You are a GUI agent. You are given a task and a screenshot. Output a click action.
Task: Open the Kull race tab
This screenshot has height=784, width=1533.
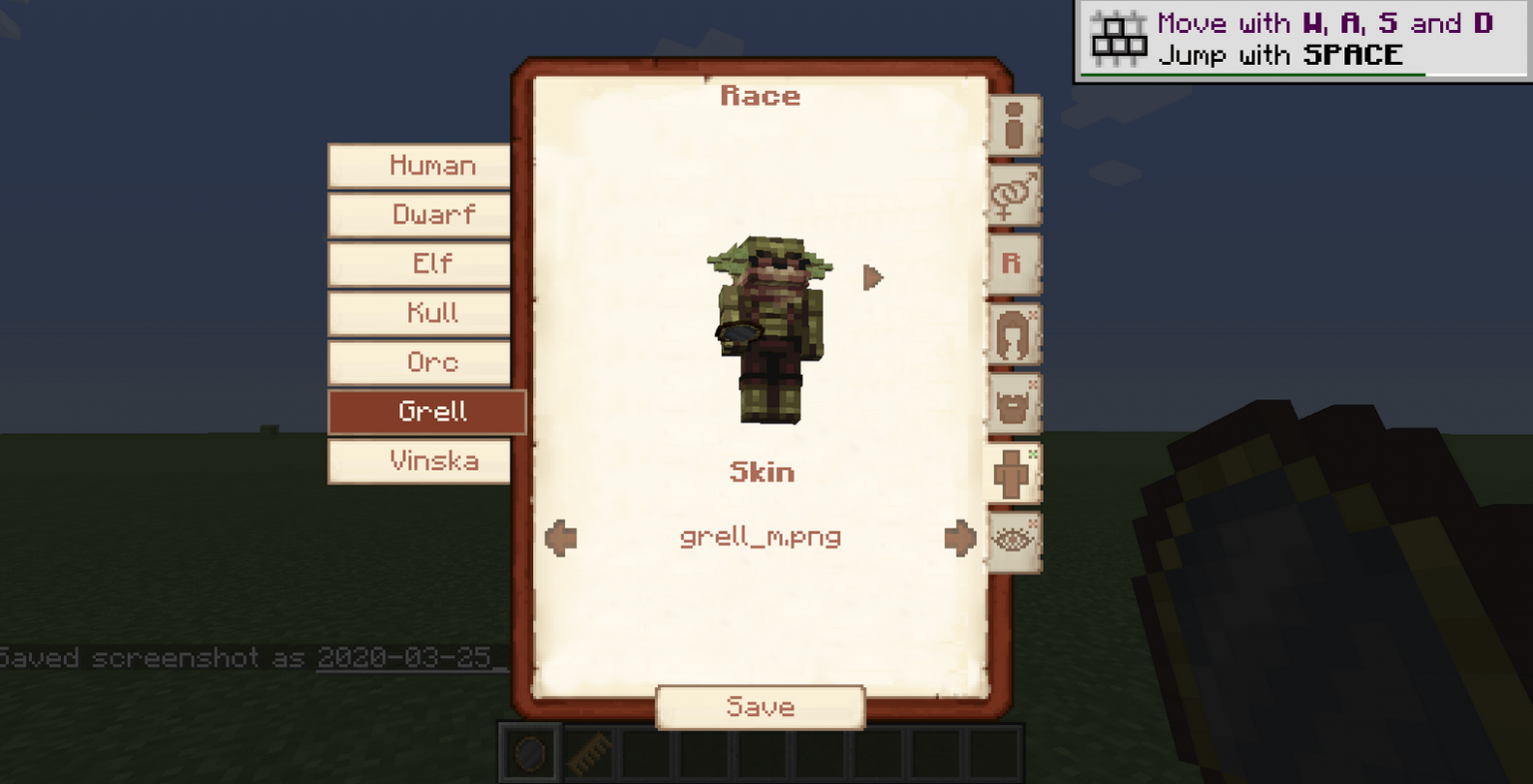[420, 313]
